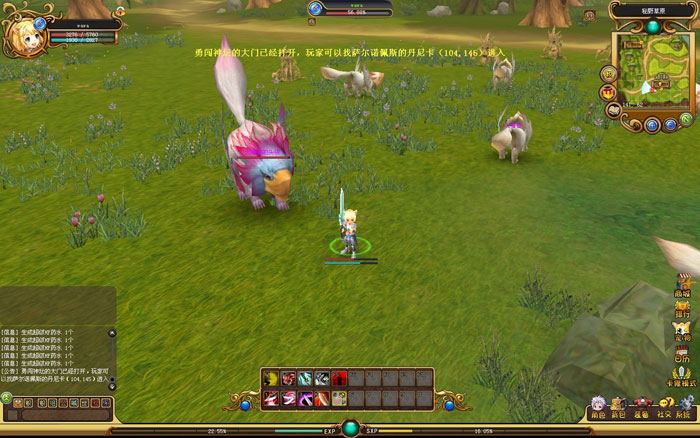The image size is (700, 438).
Task: Open the 装备 equipment menu
Action: click(x=640, y=406)
